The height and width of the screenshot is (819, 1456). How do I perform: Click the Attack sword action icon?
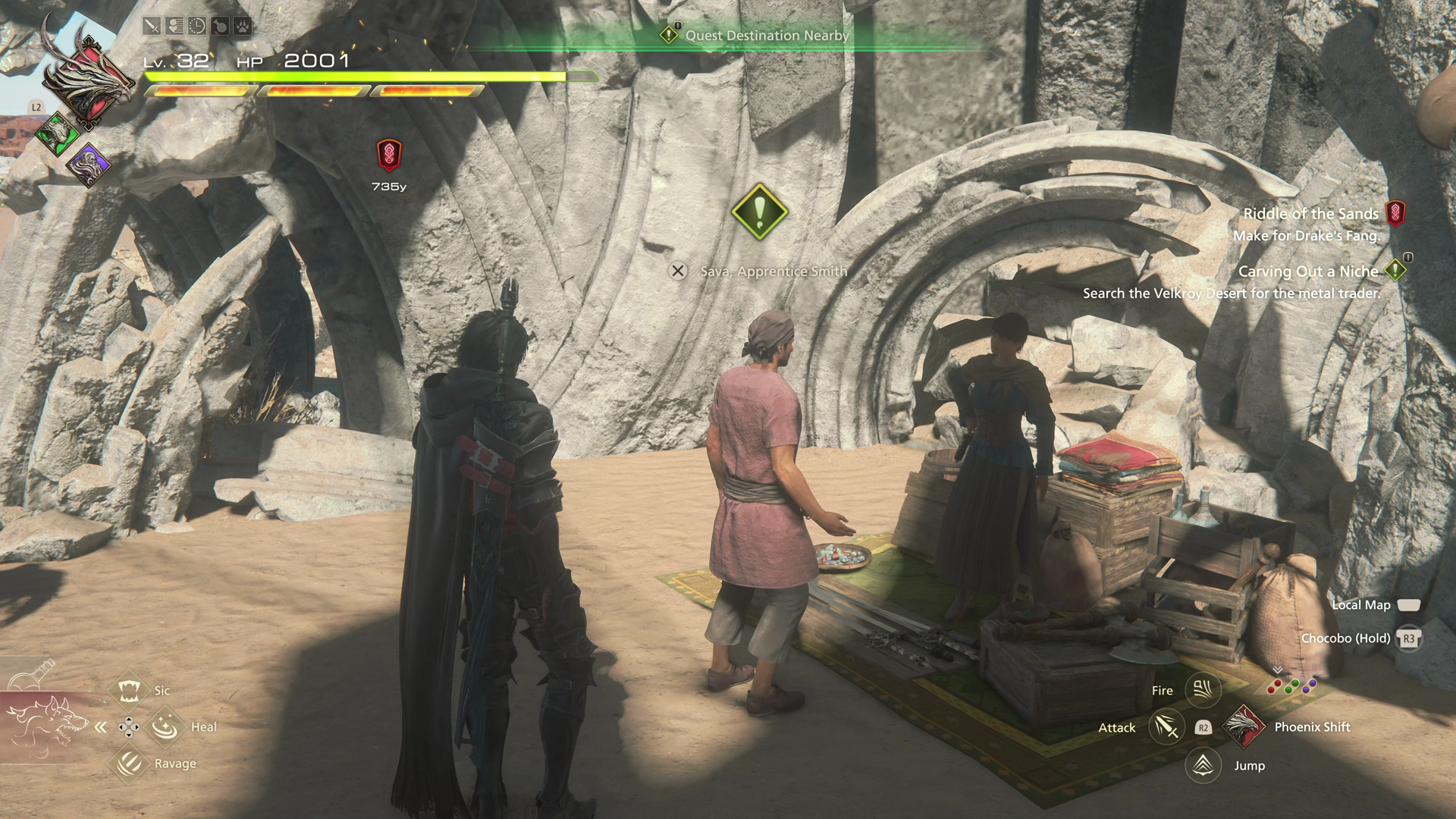pyautogui.click(x=1166, y=727)
